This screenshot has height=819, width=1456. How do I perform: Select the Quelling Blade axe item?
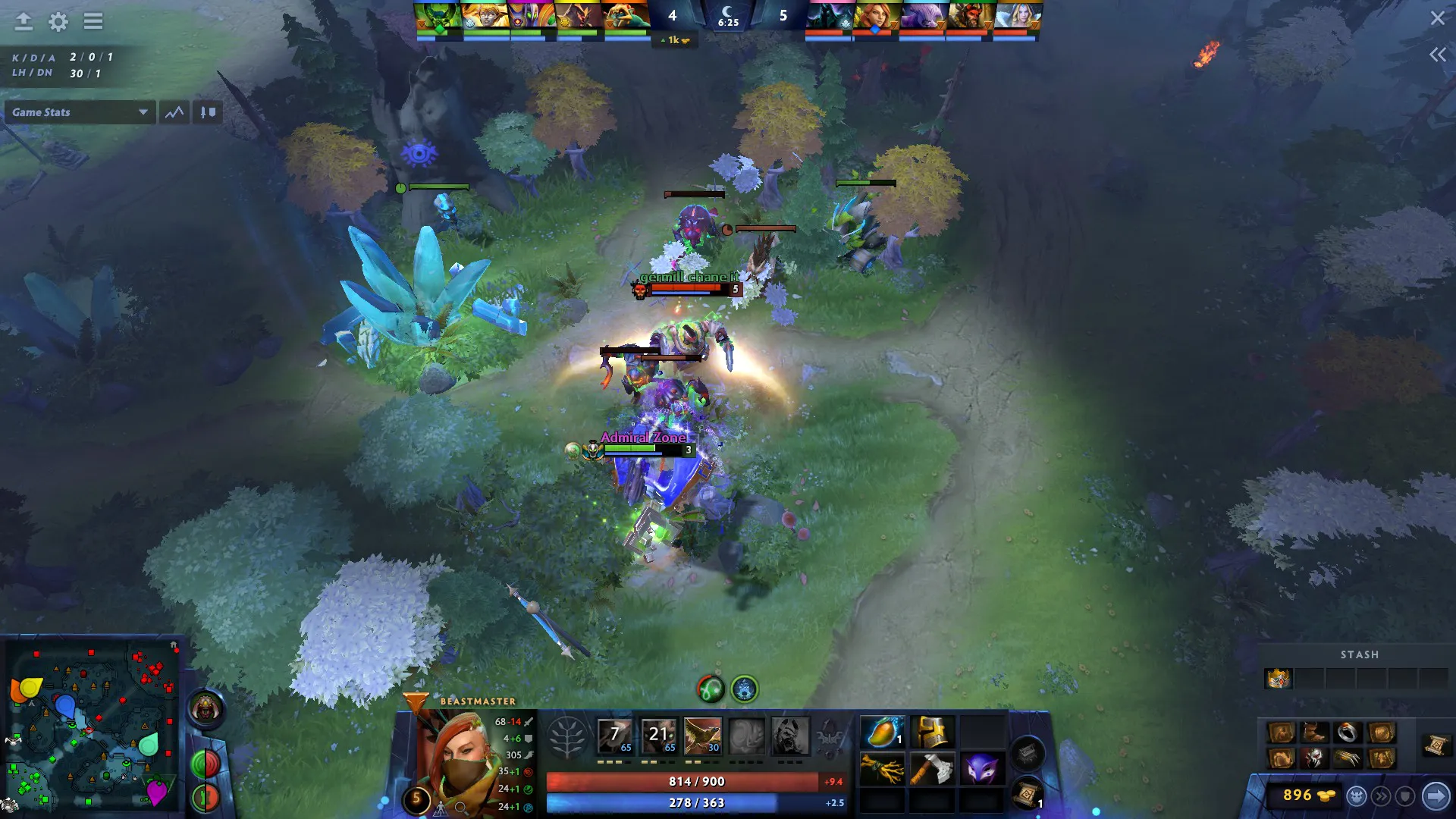(x=932, y=769)
